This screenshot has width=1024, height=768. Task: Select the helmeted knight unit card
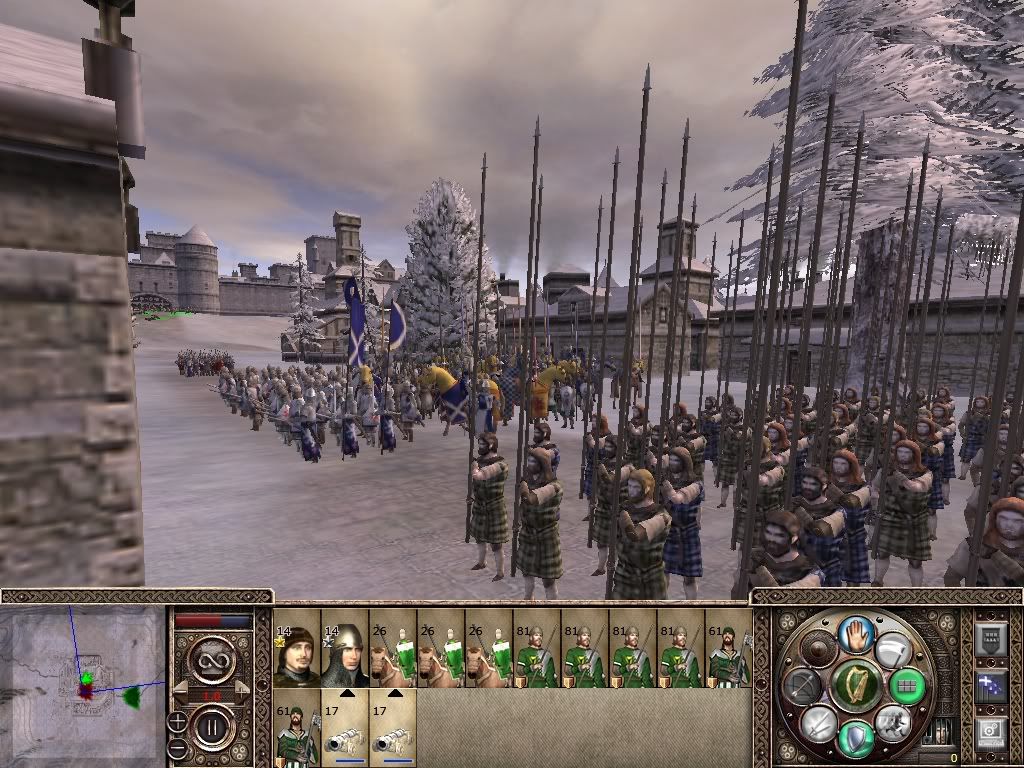click(x=344, y=648)
